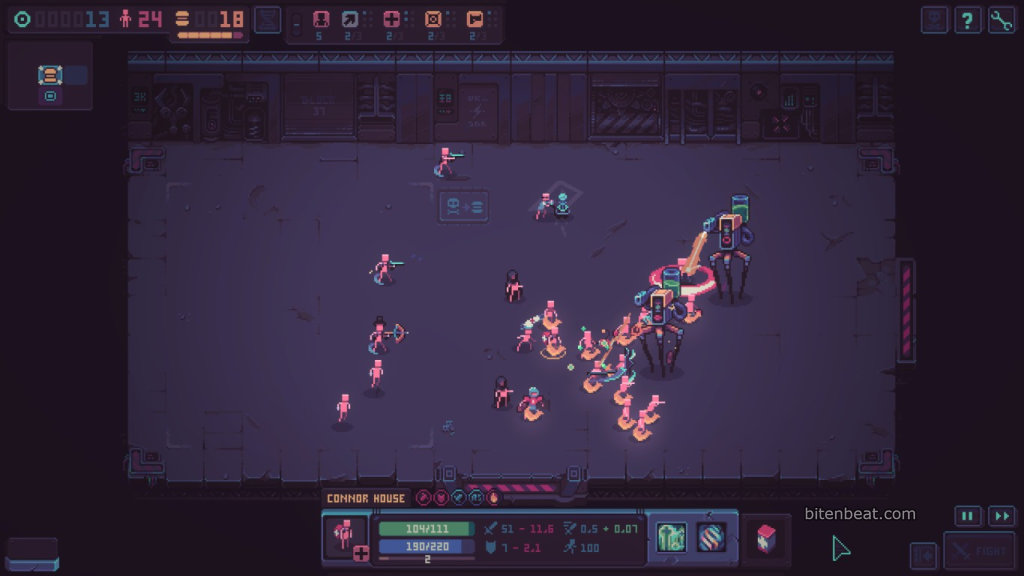Click the FIGHT button

pyautogui.click(x=980, y=551)
